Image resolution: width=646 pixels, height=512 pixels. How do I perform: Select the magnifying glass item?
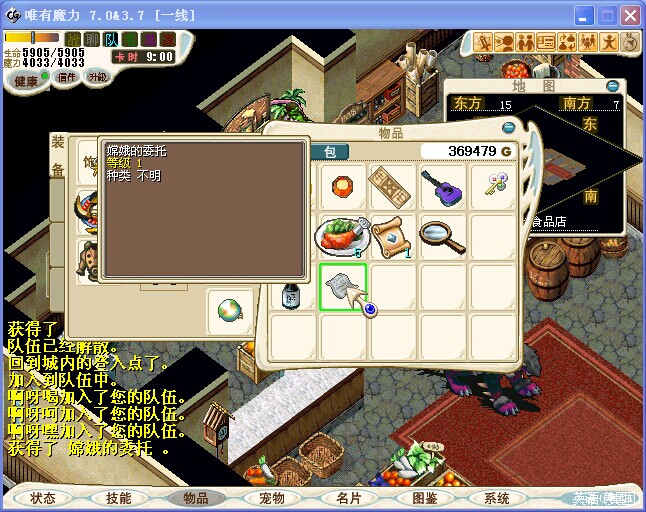coord(443,235)
